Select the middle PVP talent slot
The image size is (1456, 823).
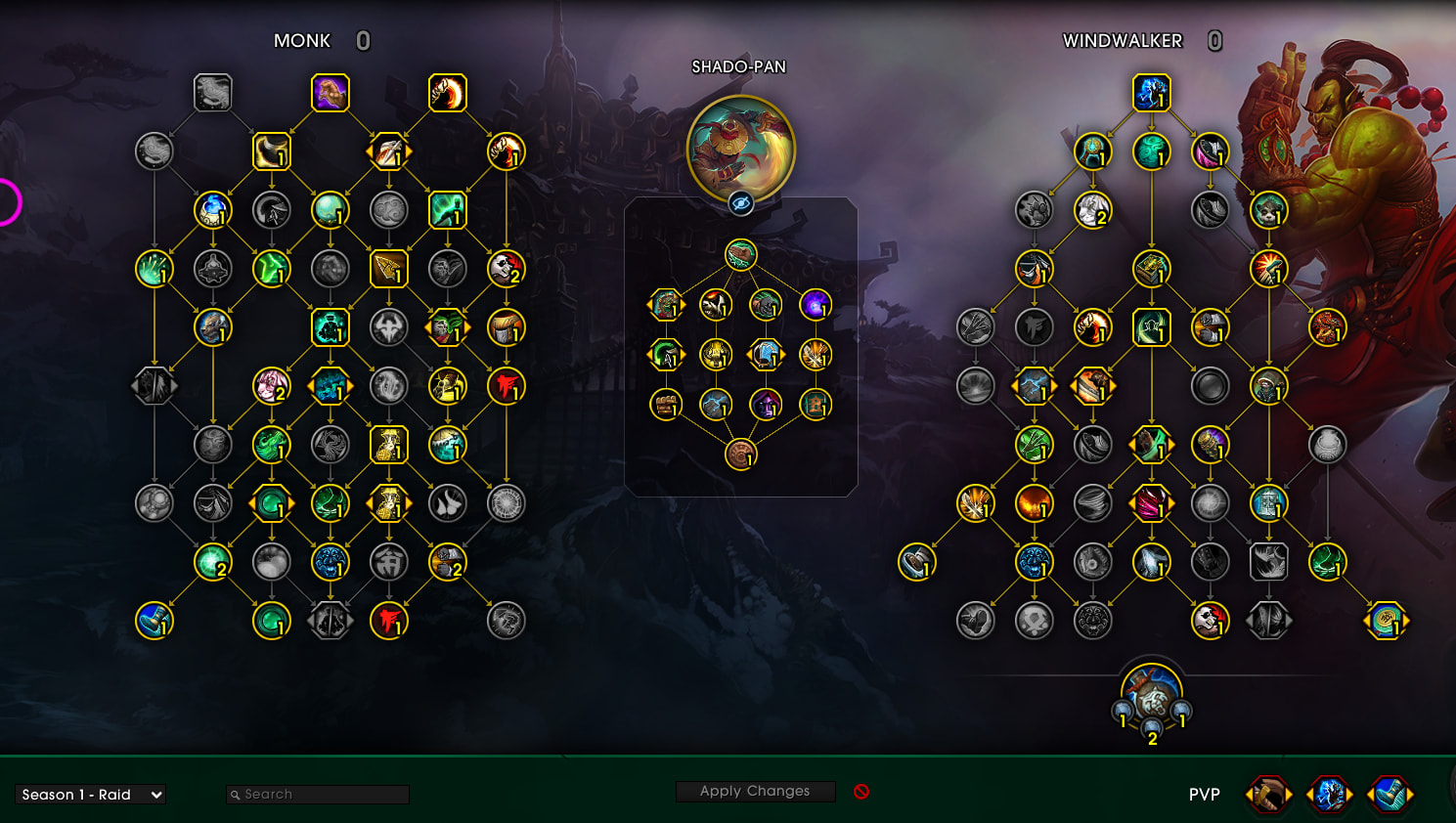tap(1329, 795)
